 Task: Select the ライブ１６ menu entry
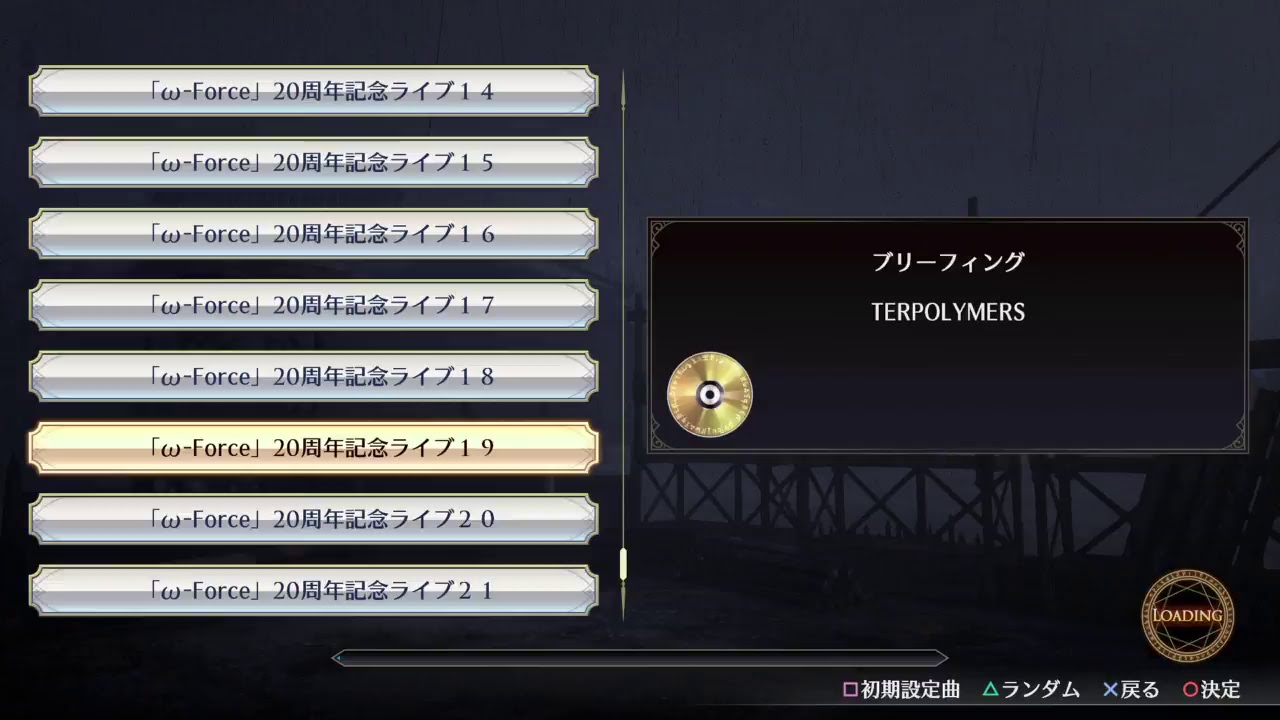coord(315,233)
